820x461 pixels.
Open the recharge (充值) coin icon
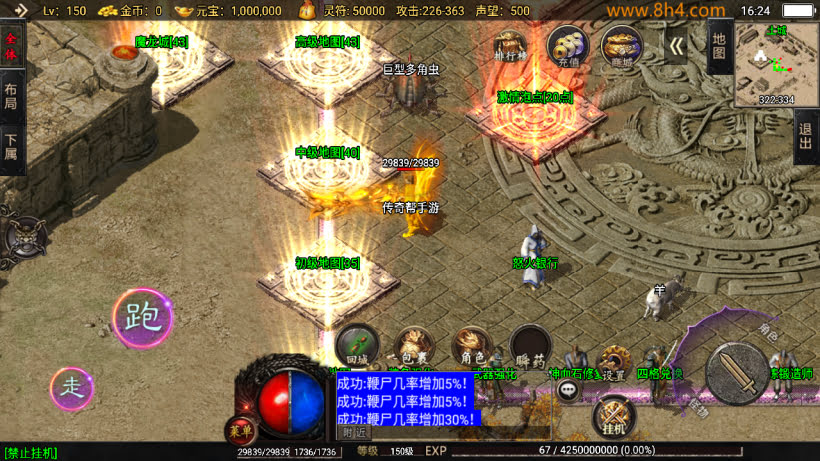pyautogui.click(x=567, y=47)
